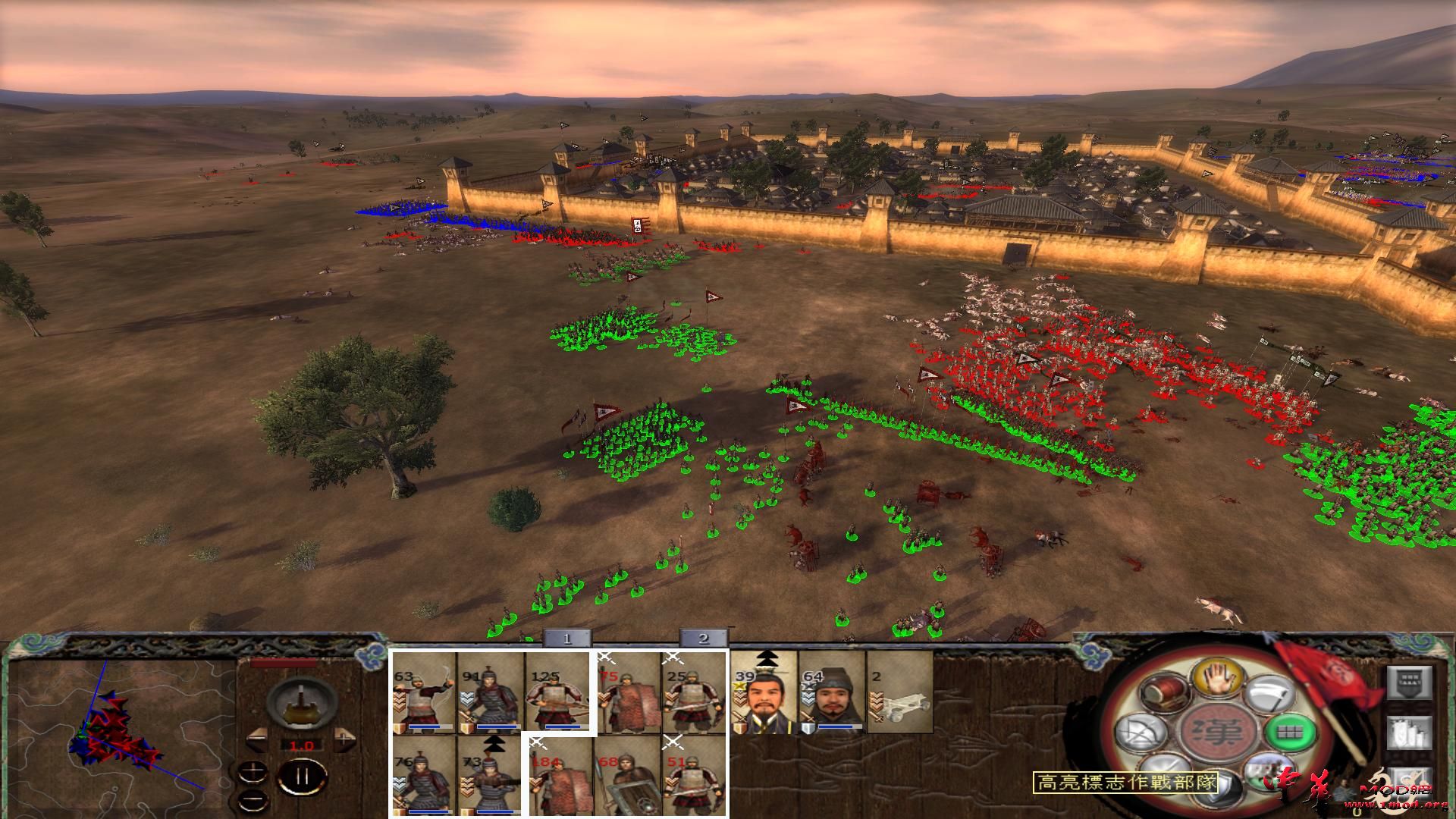The width and height of the screenshot is (1456, 819).
Task: Decrease battle speed with the left arrow
Action: click(x=257, y=739)
